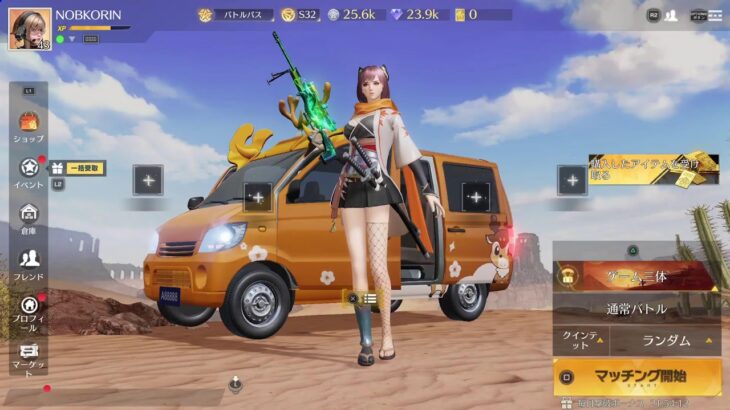This screenshot has width=730, height=410.
Task: Open the 倉庫 warehouse menu
Action: pos(29,217)
